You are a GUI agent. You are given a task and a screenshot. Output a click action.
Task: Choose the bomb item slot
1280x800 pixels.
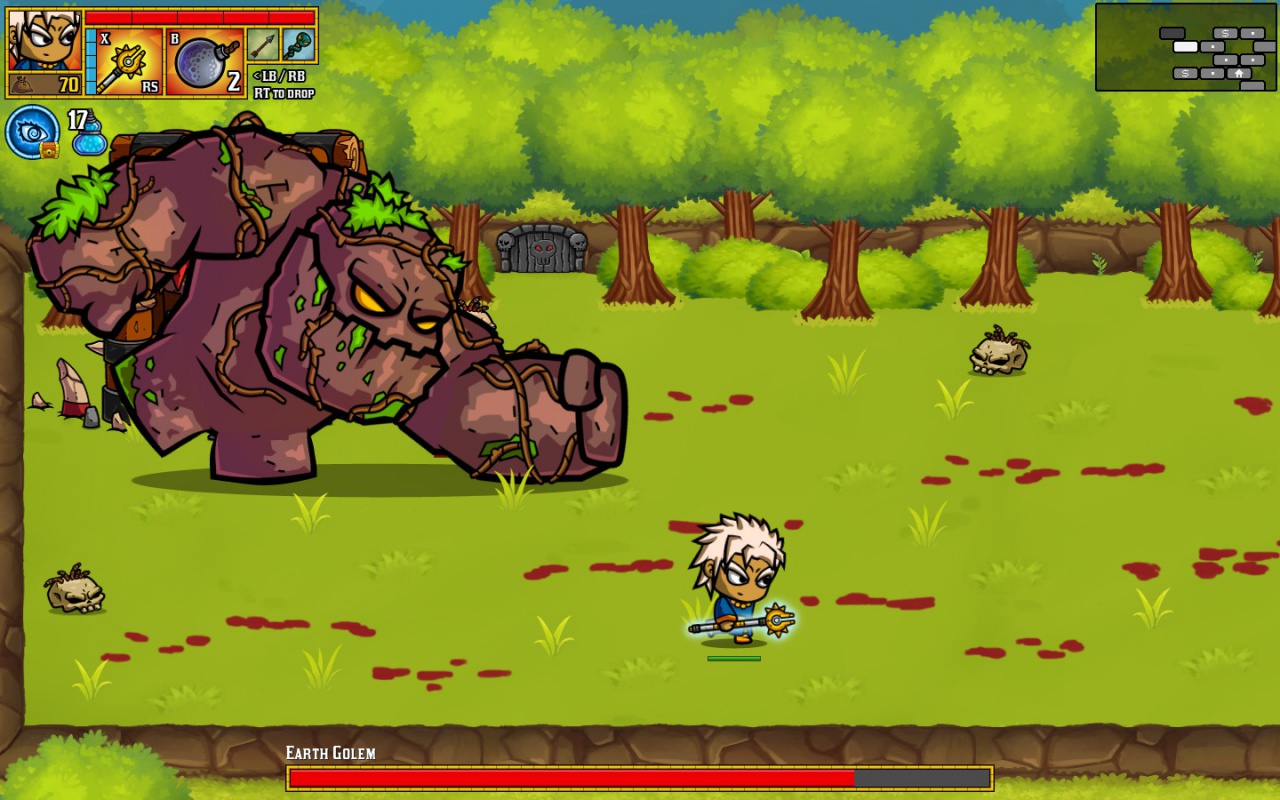[204, 62]
